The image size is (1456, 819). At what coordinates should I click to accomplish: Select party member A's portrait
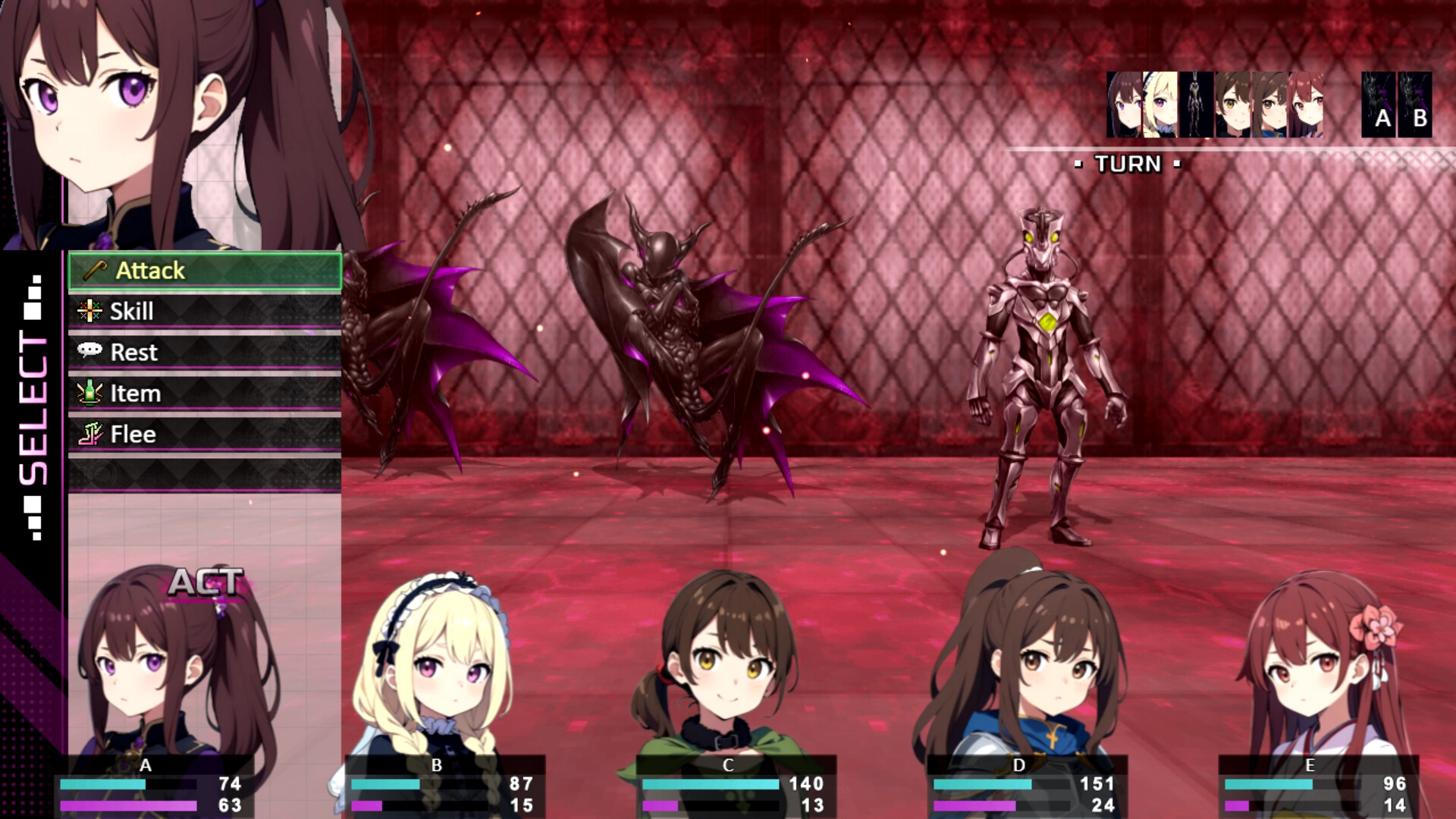163,667
